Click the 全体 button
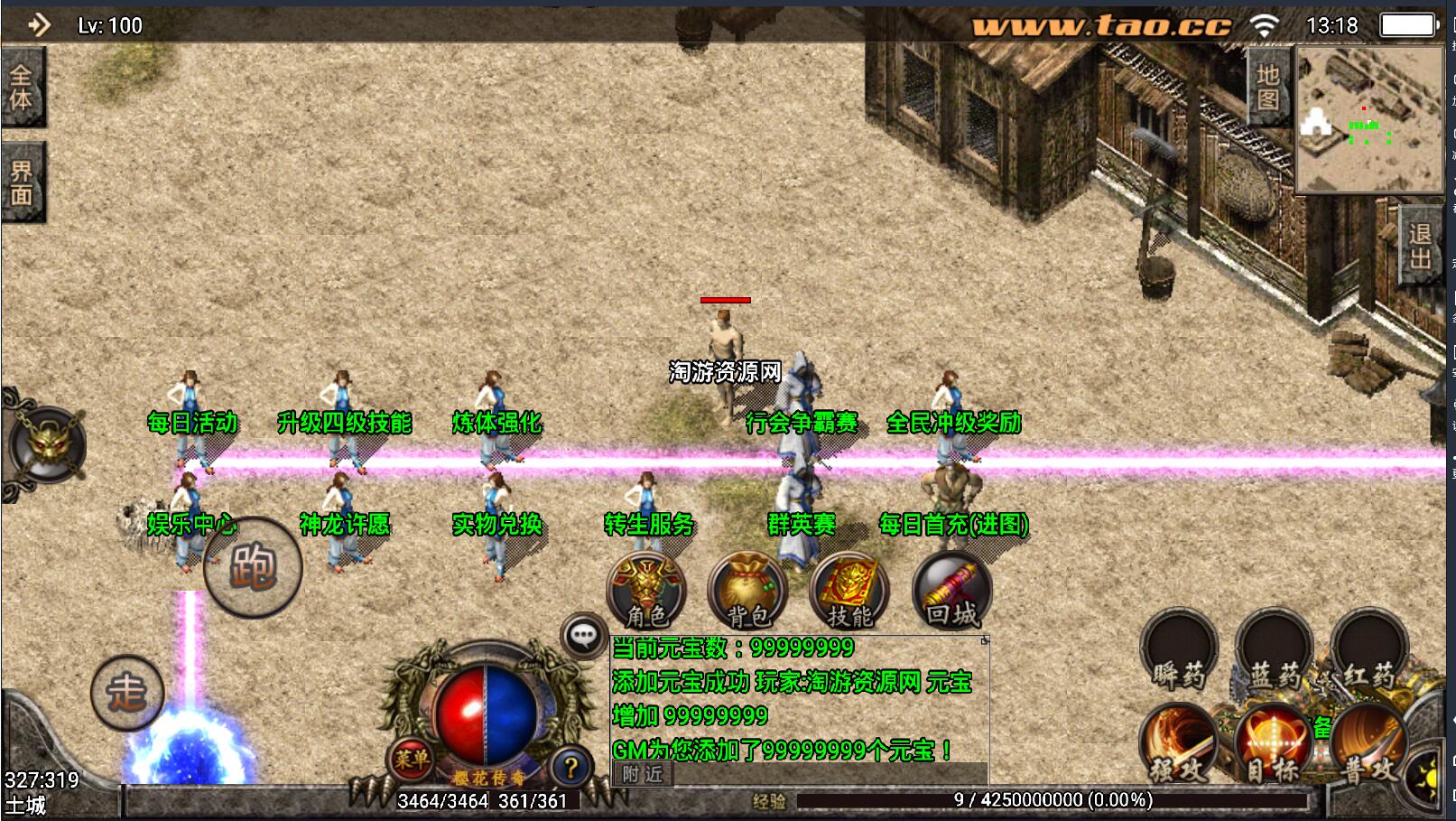1456x821 pixels. point(22,87)
